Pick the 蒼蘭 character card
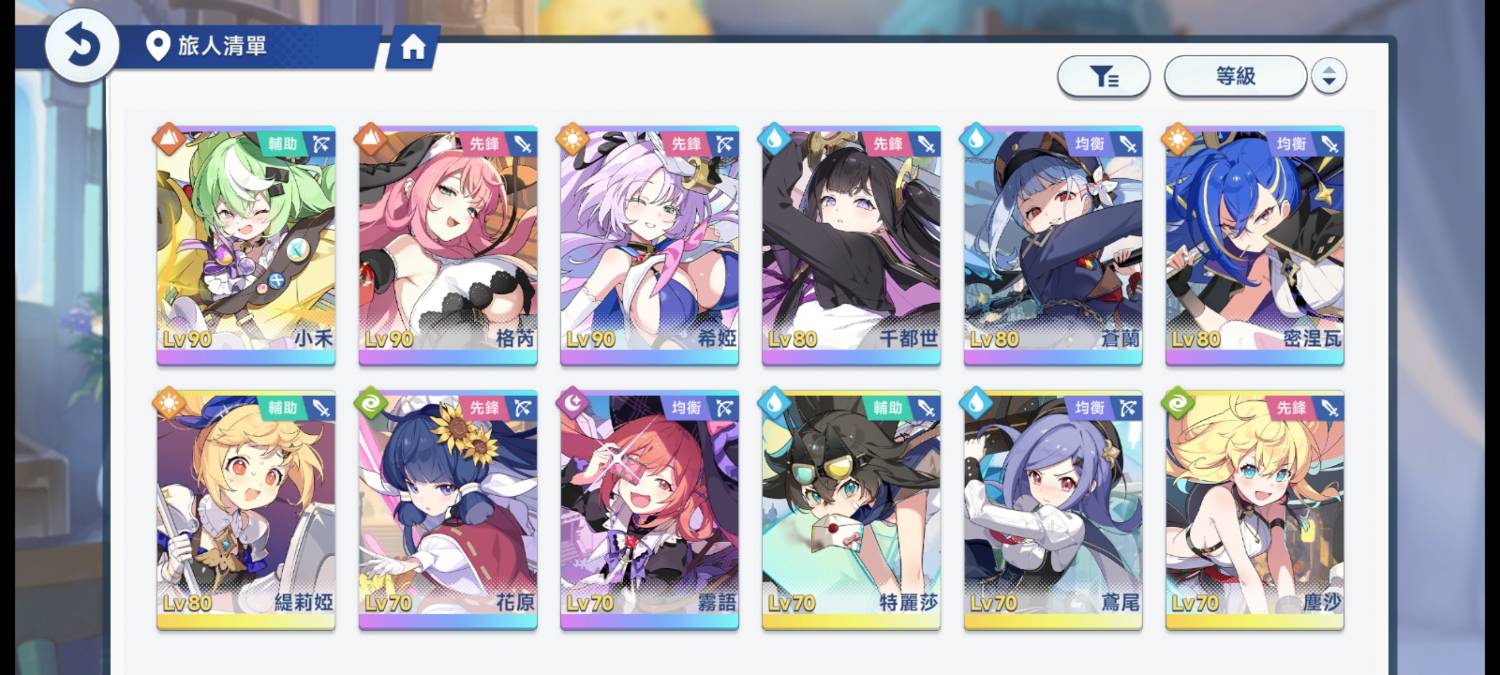Screen dimensions: 1500x675 click(x=1053, y=244)
